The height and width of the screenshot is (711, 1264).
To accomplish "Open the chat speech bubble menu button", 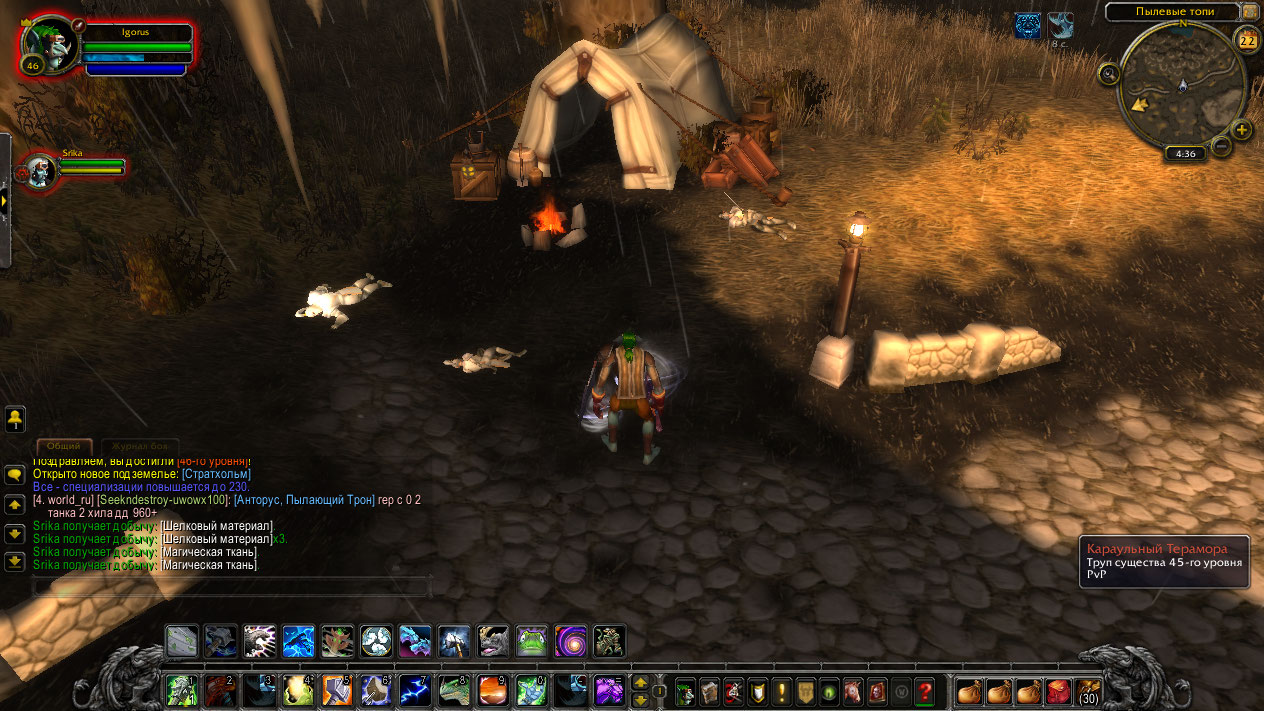I will coord(15,474).
